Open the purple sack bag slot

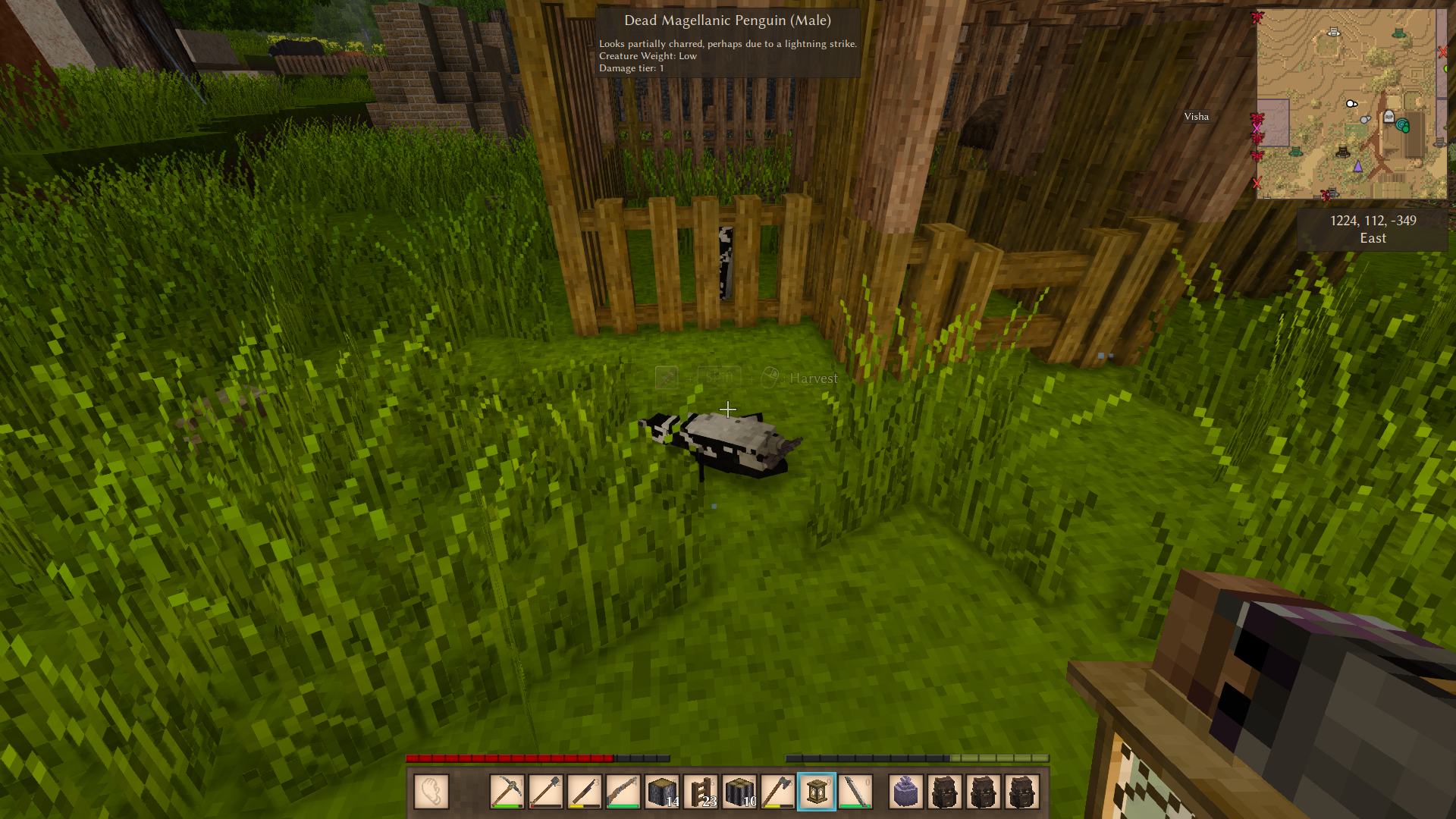tap(906, 792)
